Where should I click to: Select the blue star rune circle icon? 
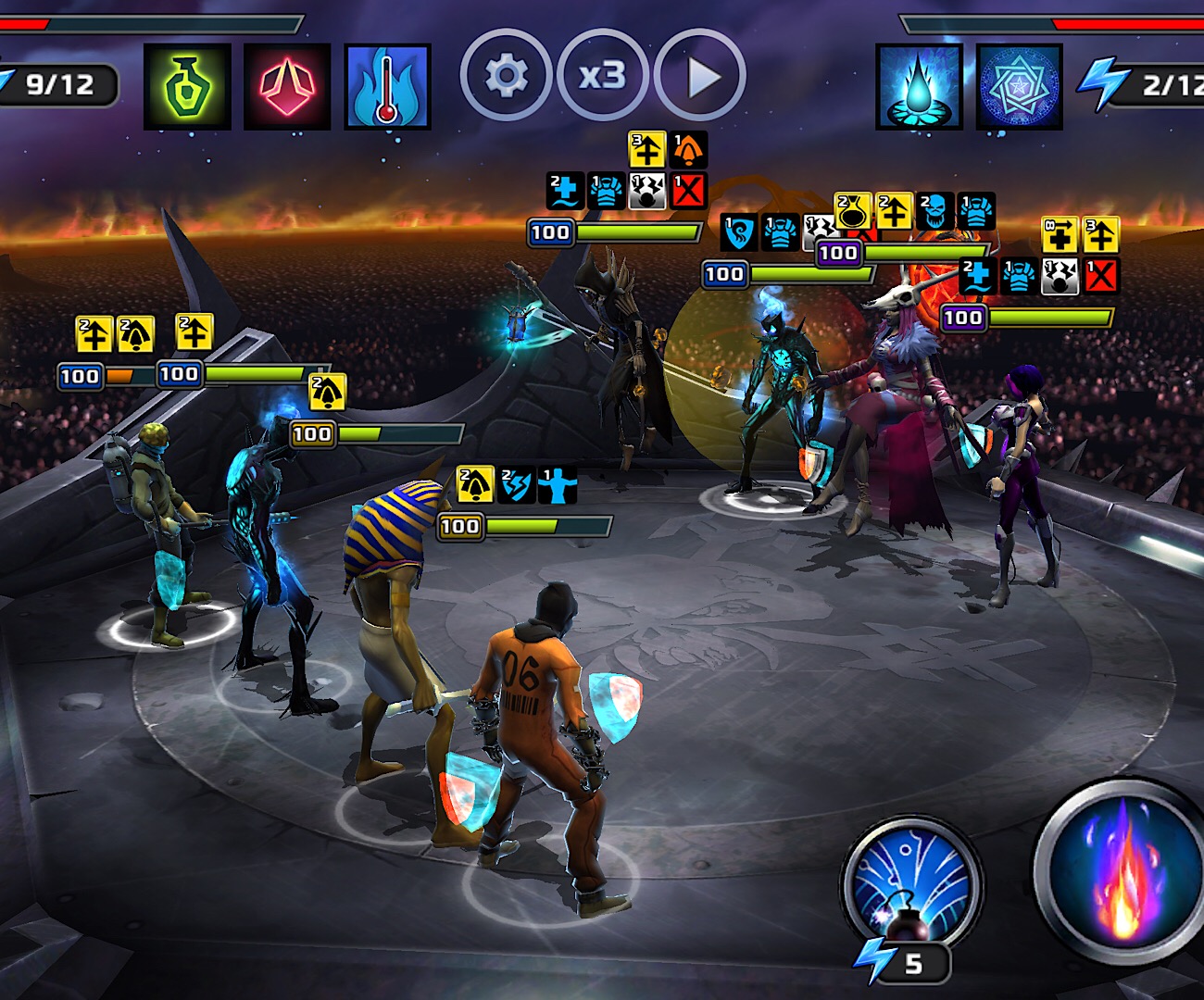[1019, 86]
